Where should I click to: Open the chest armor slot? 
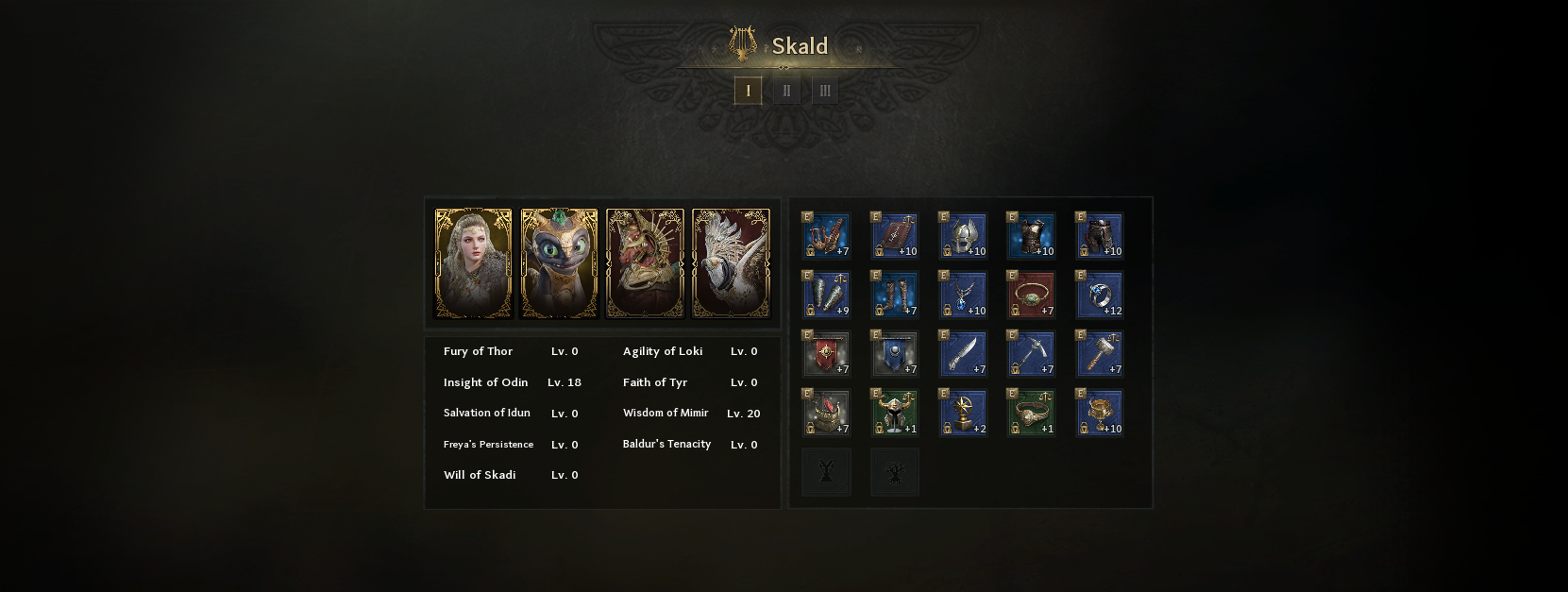1031,236
